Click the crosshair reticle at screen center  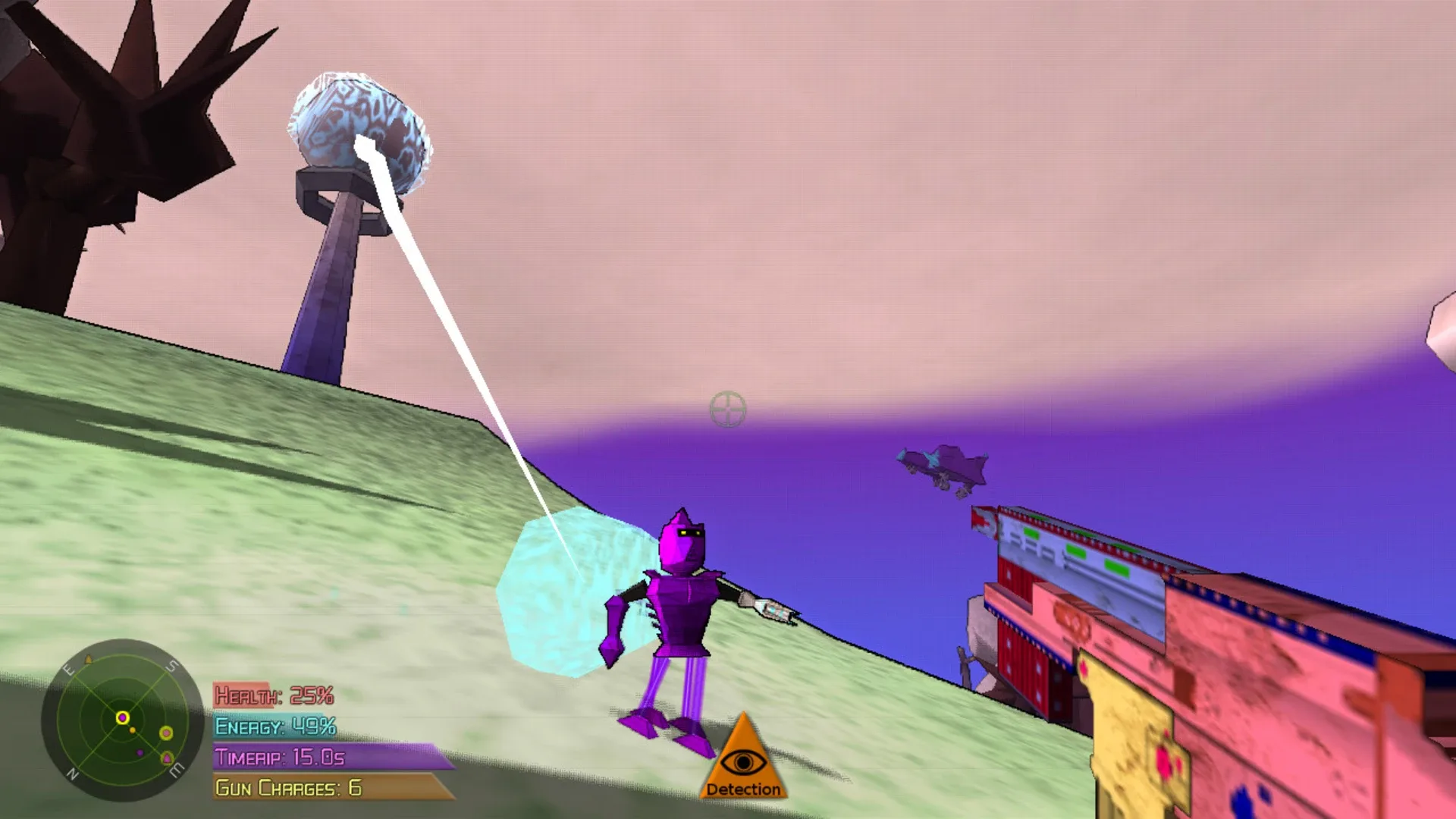pos(730,410)
